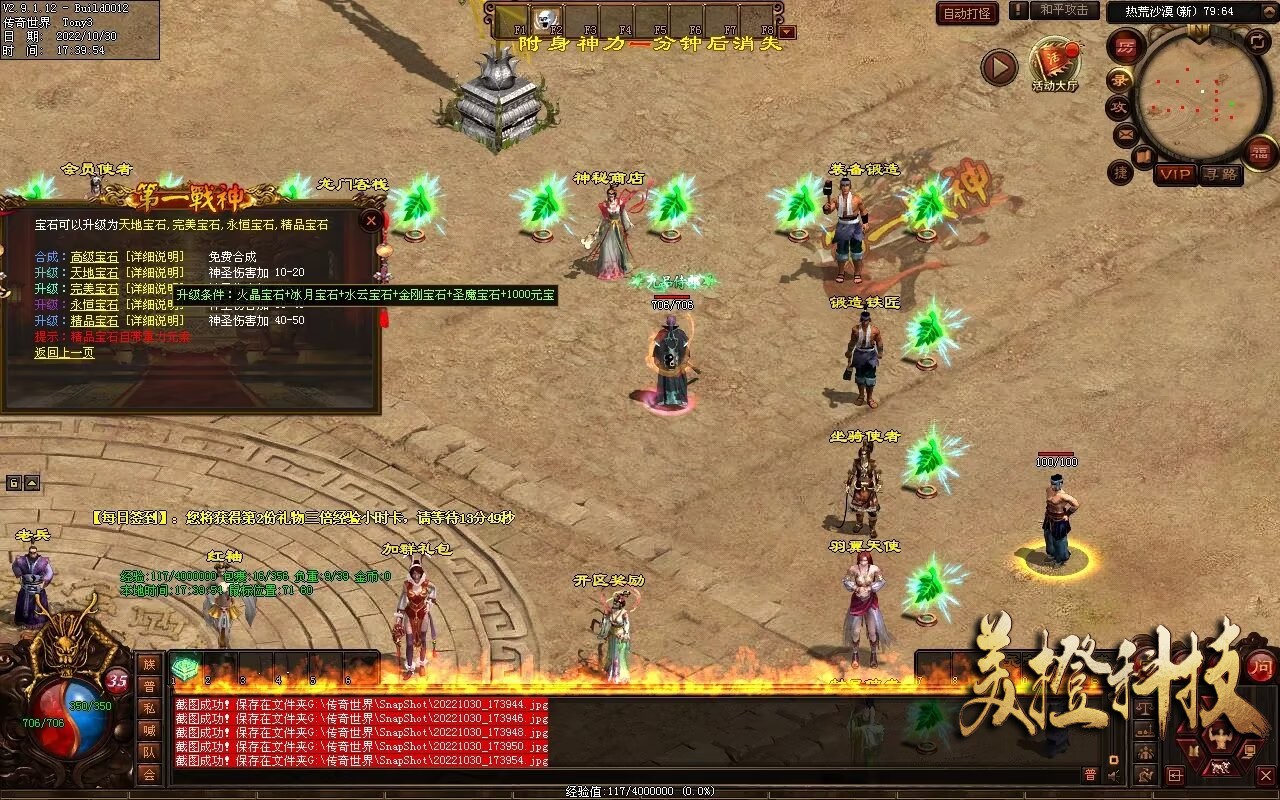
Task: Open the 活动大厅 activity hall icon
Action: [x=1054, y=64]
